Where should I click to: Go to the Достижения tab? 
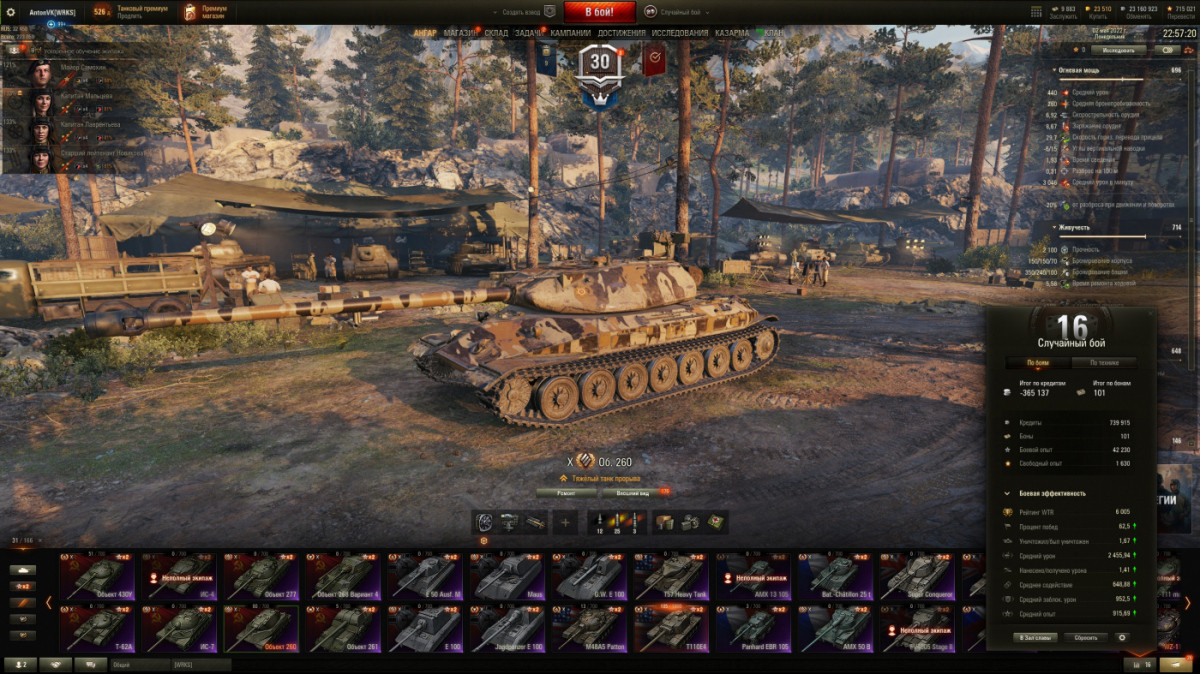tap(622, 33)
